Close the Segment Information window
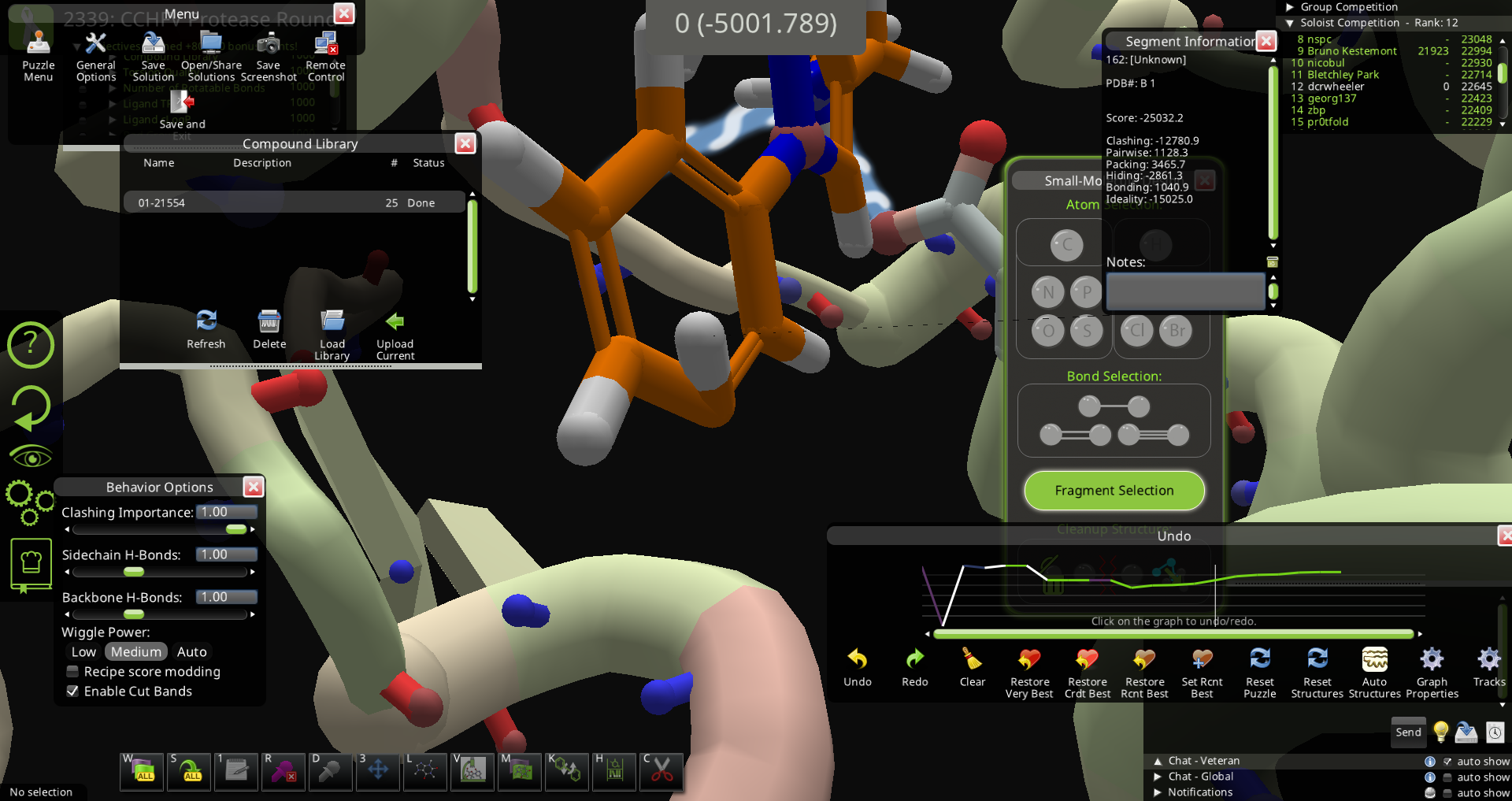This screenshot has width=1512, height=801. [1266, 41]
